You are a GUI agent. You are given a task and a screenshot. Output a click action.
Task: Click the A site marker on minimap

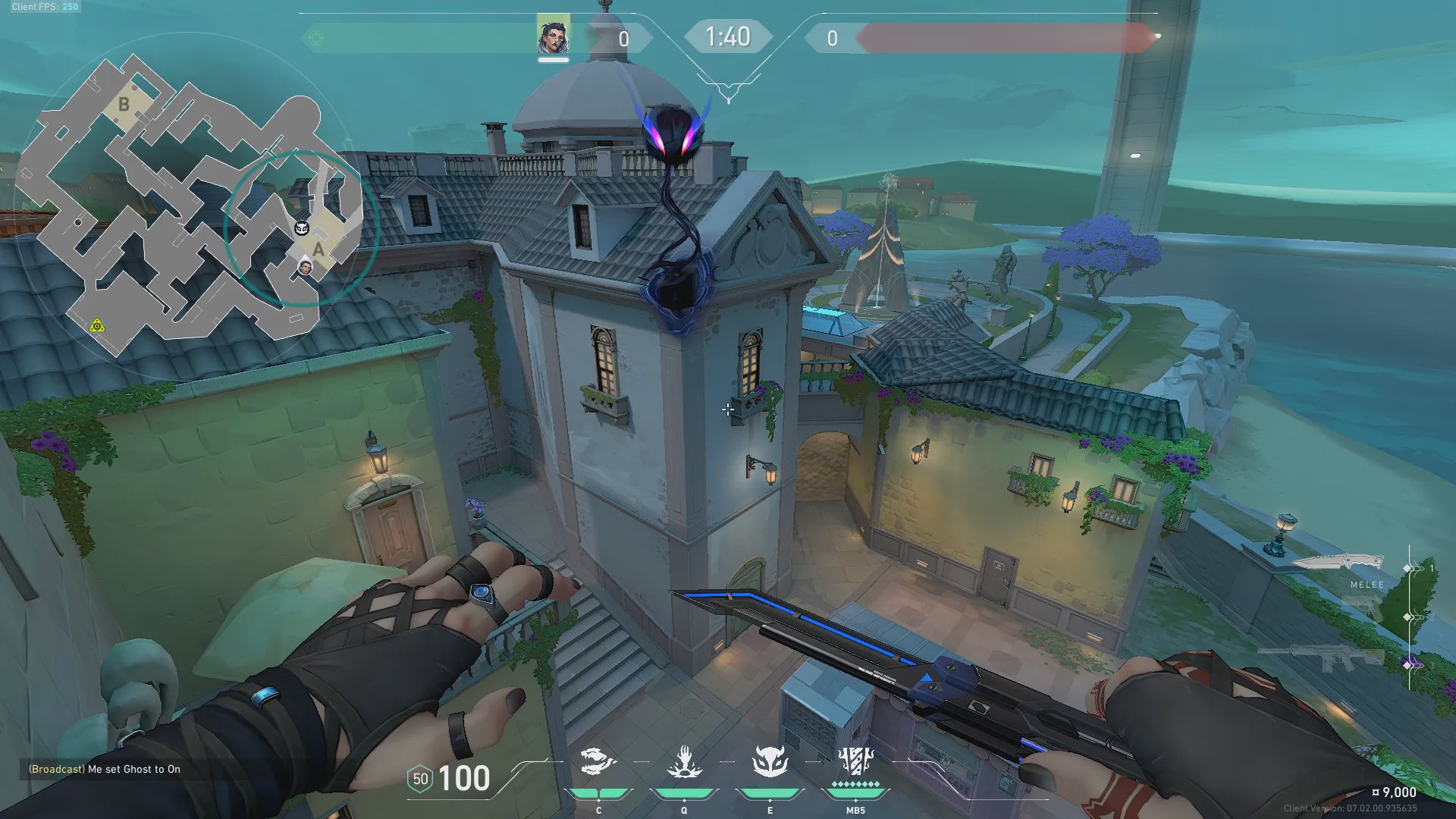point(318,249)
